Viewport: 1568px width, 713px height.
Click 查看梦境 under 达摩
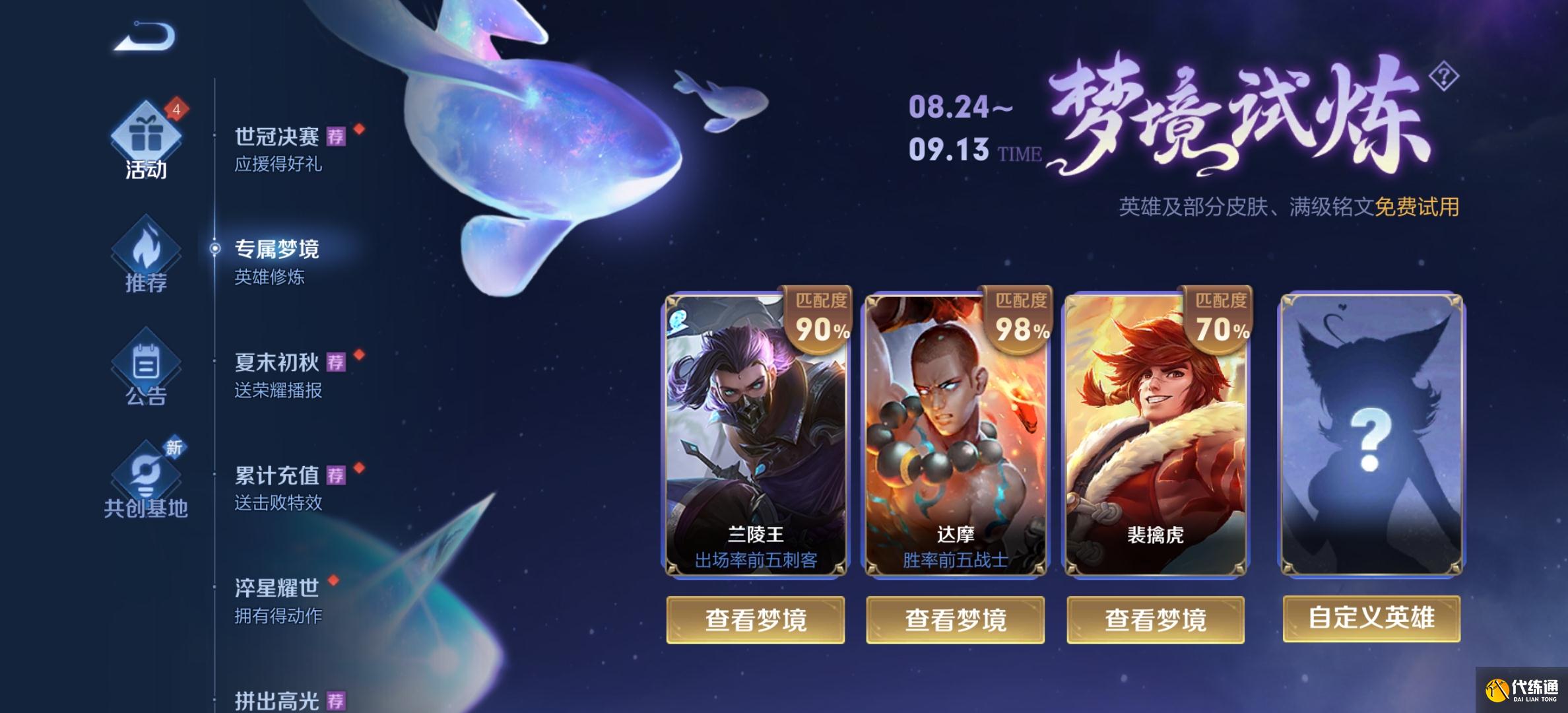(956, 620)
